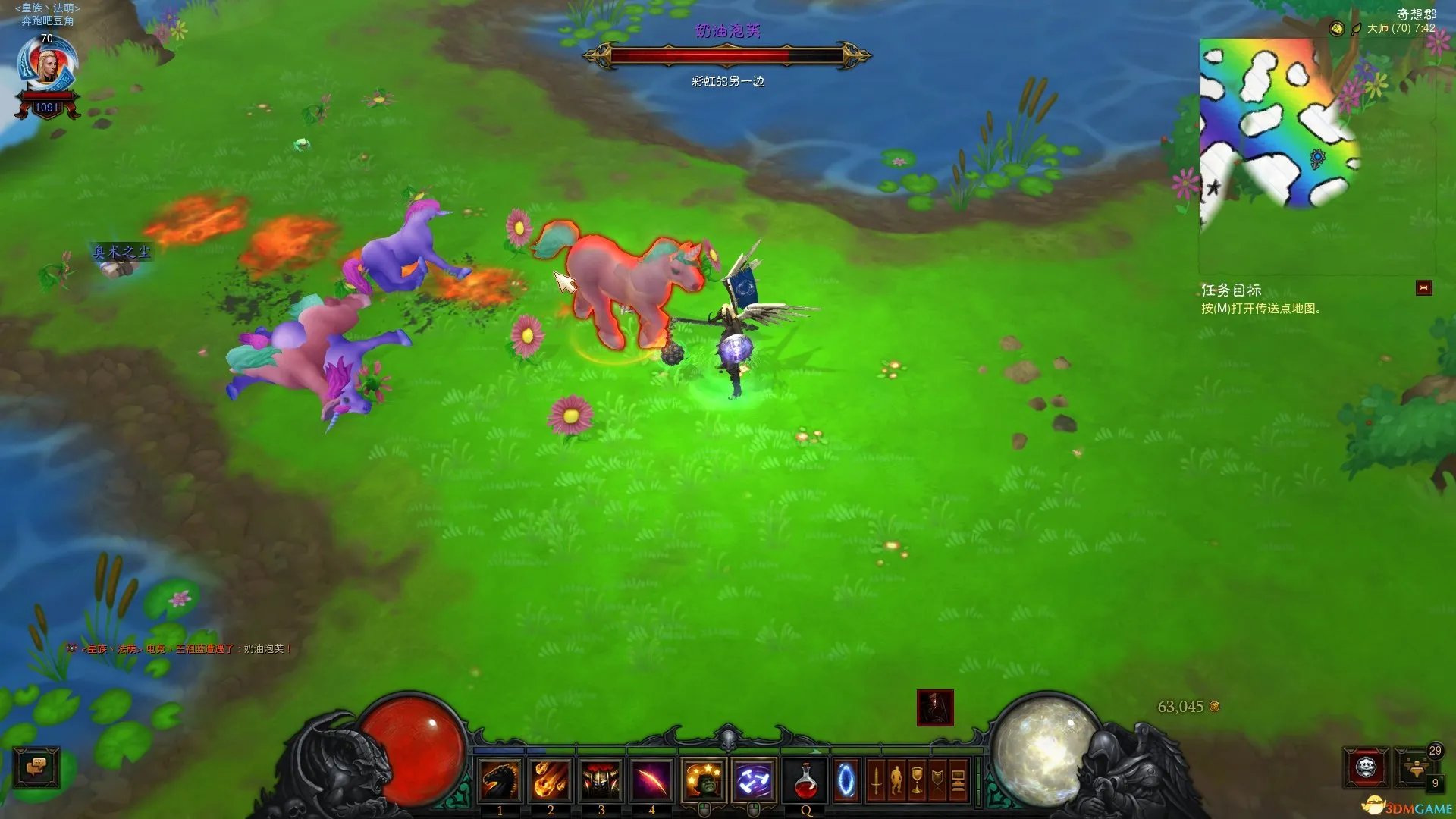Open the game menu computer button

[x=958, y=780]
